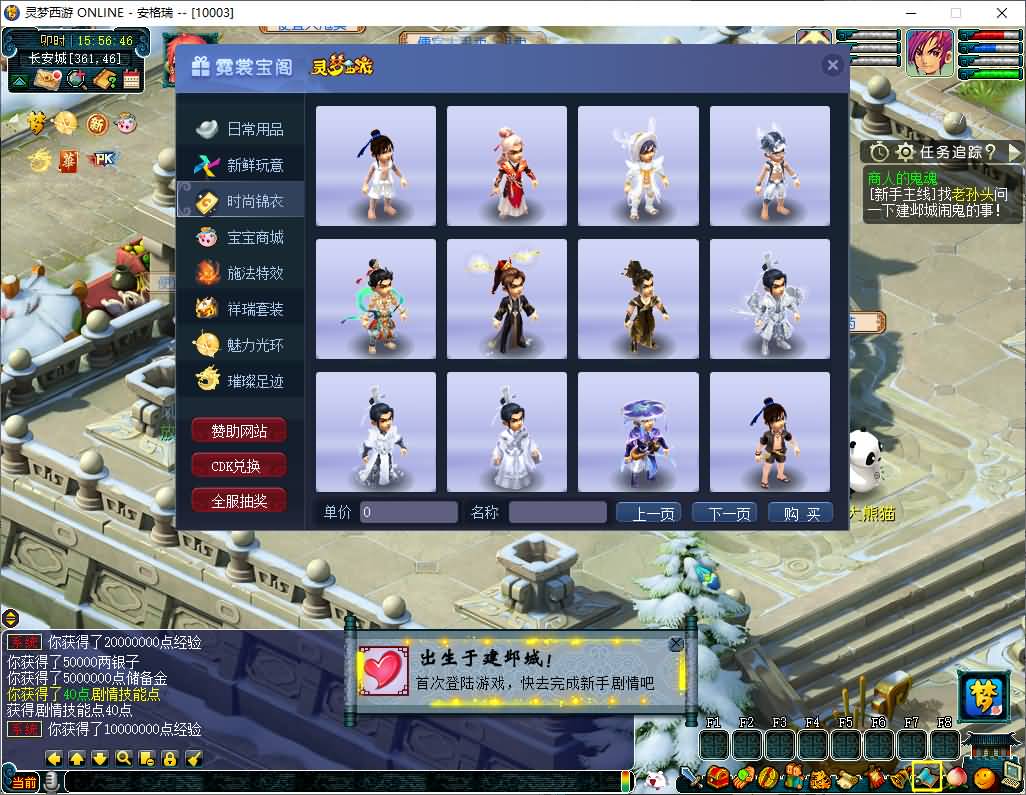Select the 宝宝商城 category
This screenshot has width=1026, height=795.
[x=241, y=237]
